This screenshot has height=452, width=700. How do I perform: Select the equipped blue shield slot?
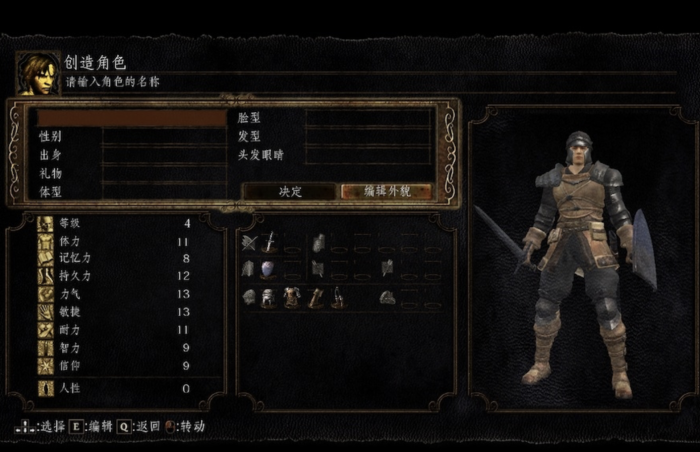(x=268, y=269)
